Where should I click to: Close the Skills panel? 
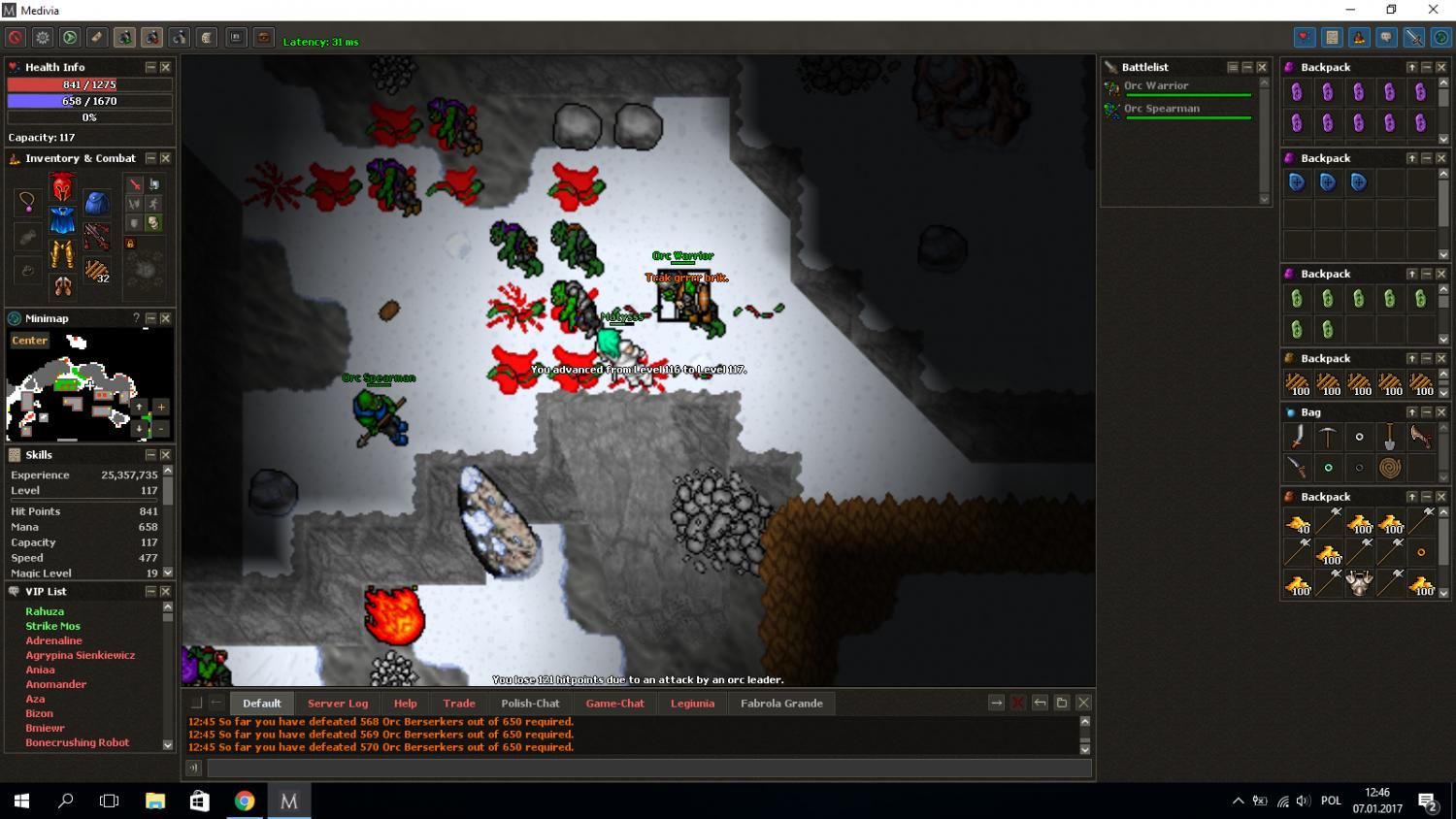pos(165,455)
